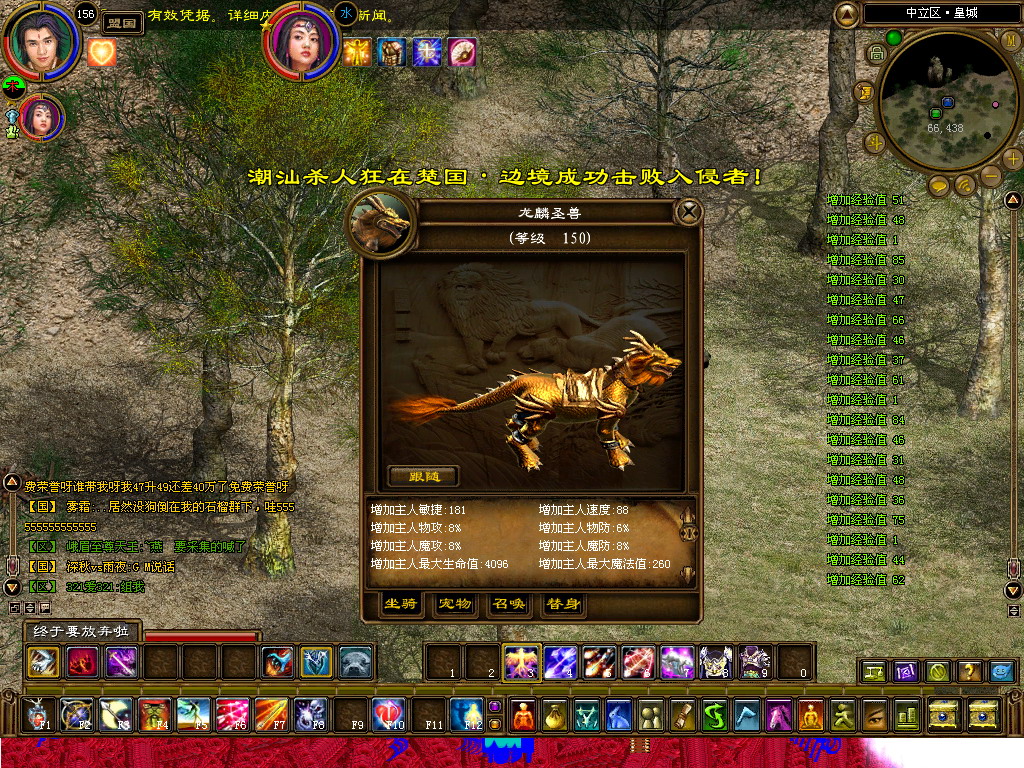
Task: Click the 终于要放弃啦 chat tab
Action: click(82, 632)
